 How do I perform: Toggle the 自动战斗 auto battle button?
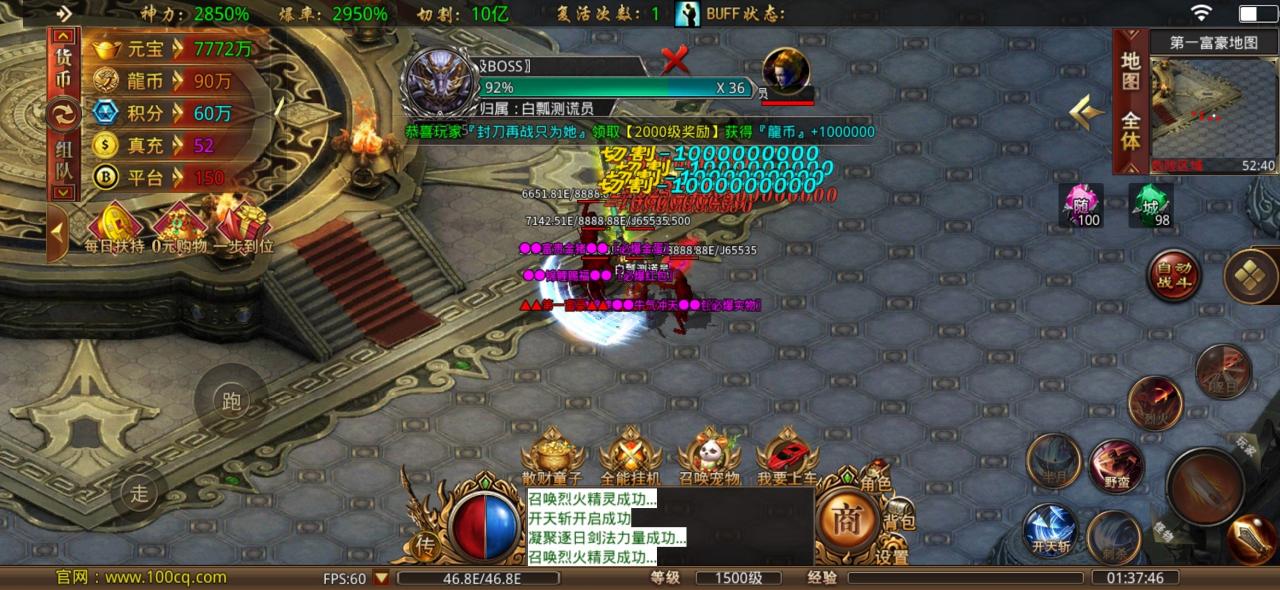pos(1173,275)
